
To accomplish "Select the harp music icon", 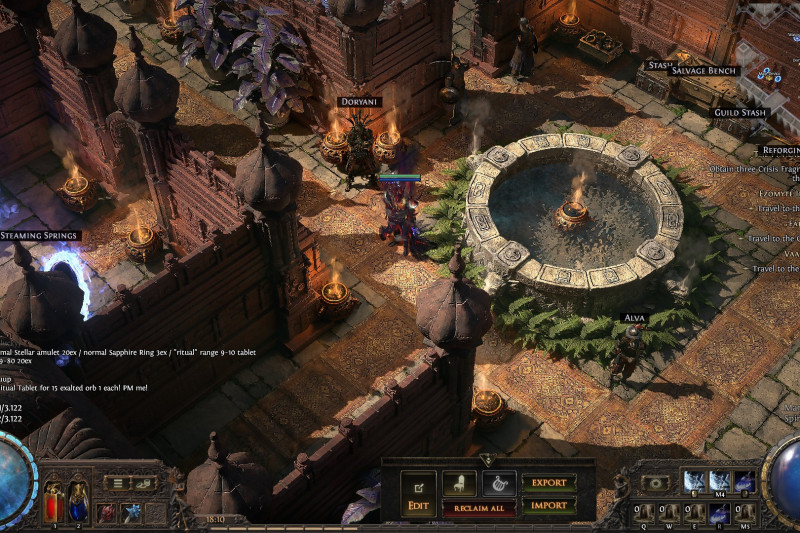I will click(498, 483).
